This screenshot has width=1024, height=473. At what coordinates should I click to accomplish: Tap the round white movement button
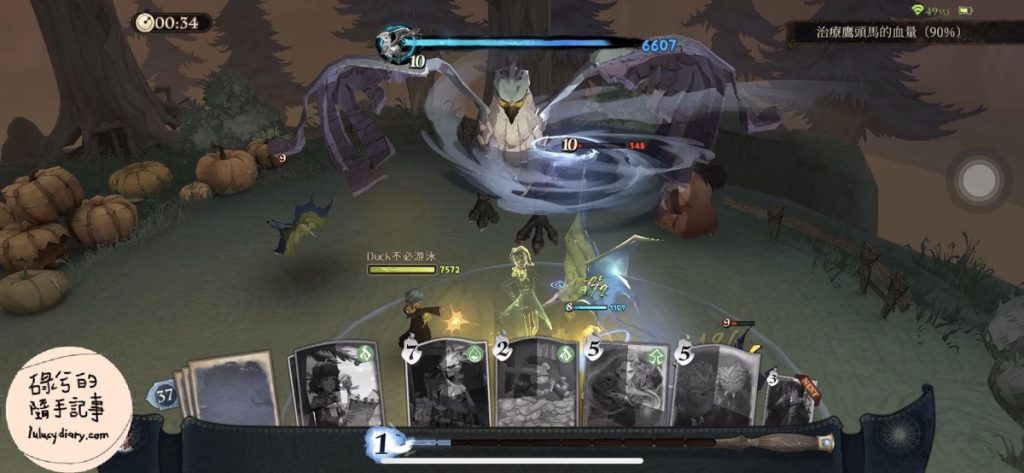click(977, 181)
